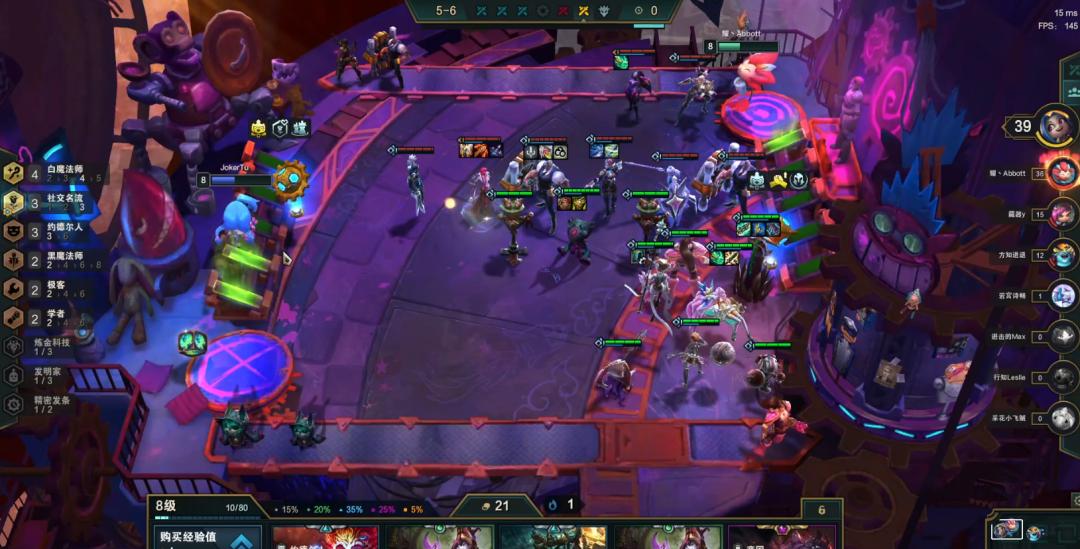Select the 炼金科技 trait entry
Image resolution: width=1080 pixels, height=549 pixels.
pos(40,346)
